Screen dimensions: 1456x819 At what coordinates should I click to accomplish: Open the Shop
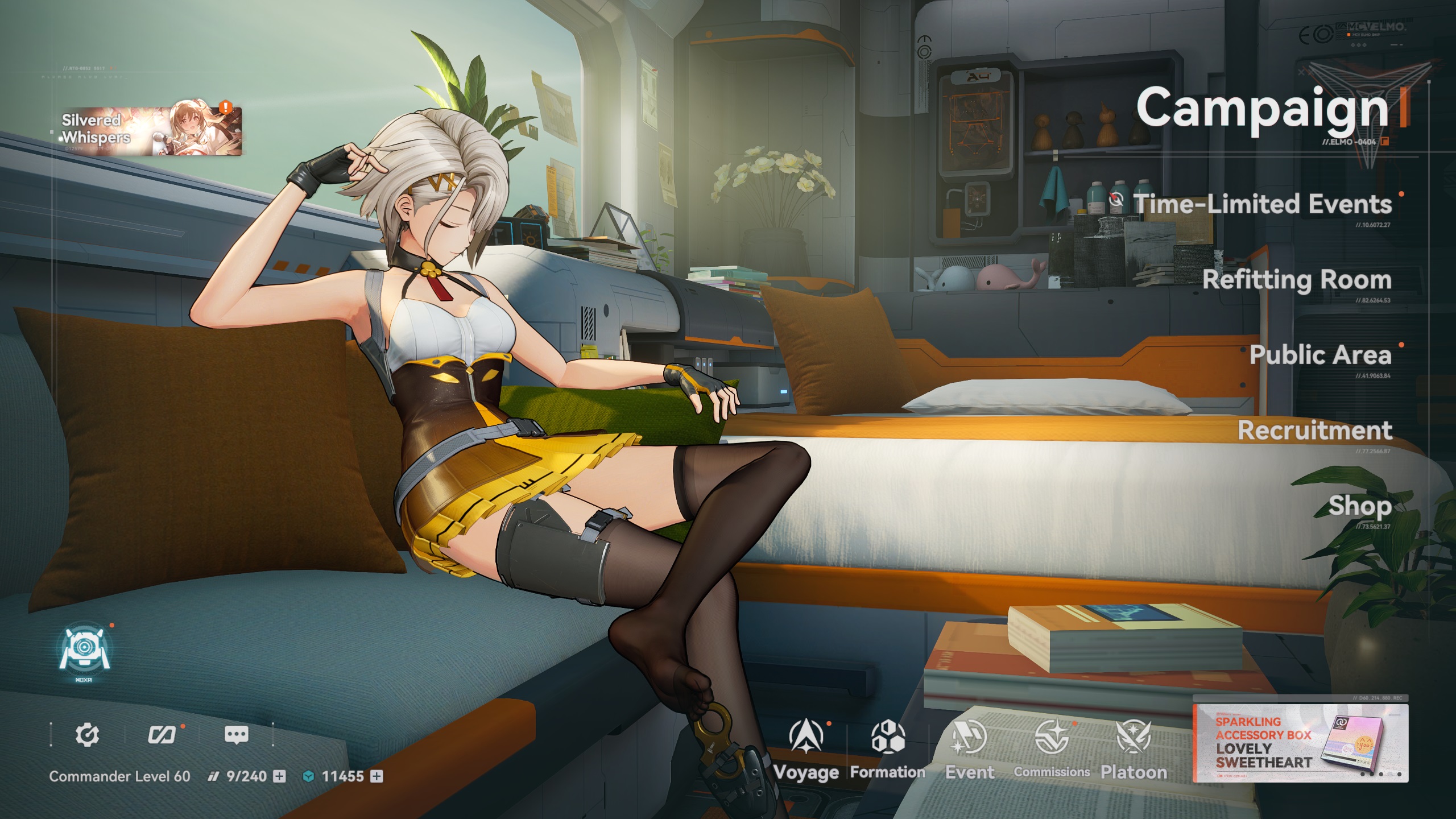1360,506
